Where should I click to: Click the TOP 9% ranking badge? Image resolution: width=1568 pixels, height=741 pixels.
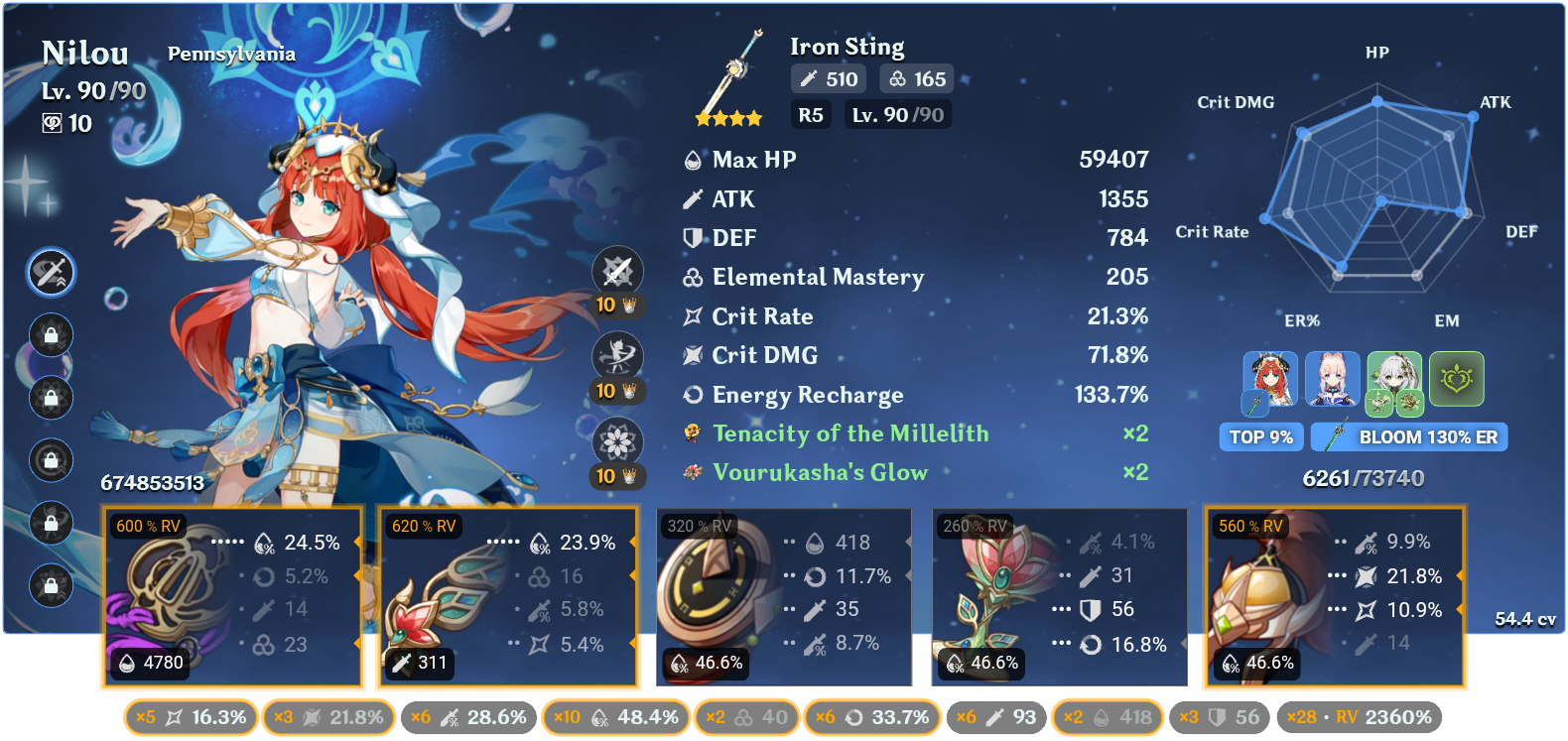click(1260, 436)
